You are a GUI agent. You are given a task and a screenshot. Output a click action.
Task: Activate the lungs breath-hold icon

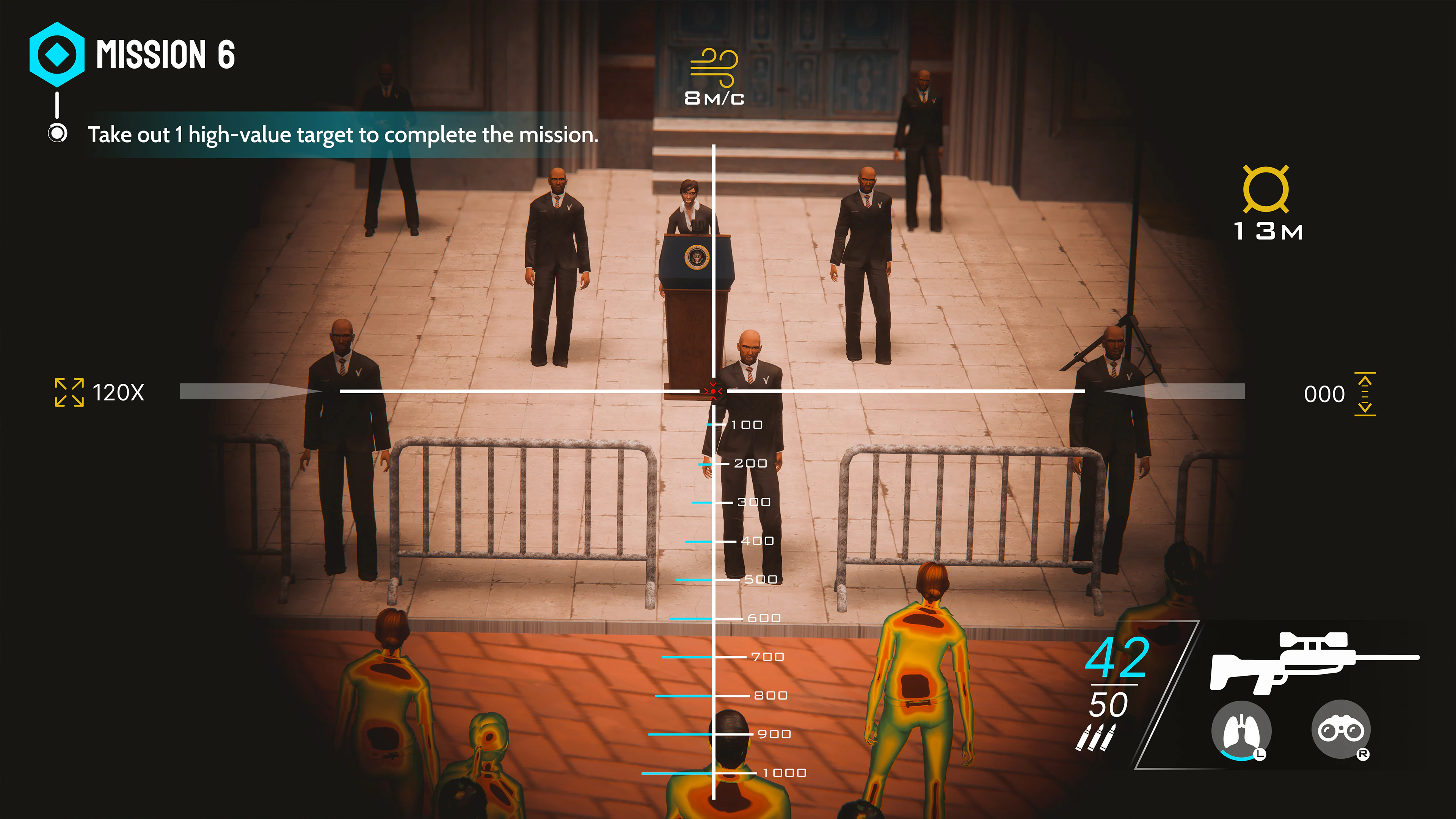point(1243,730)
